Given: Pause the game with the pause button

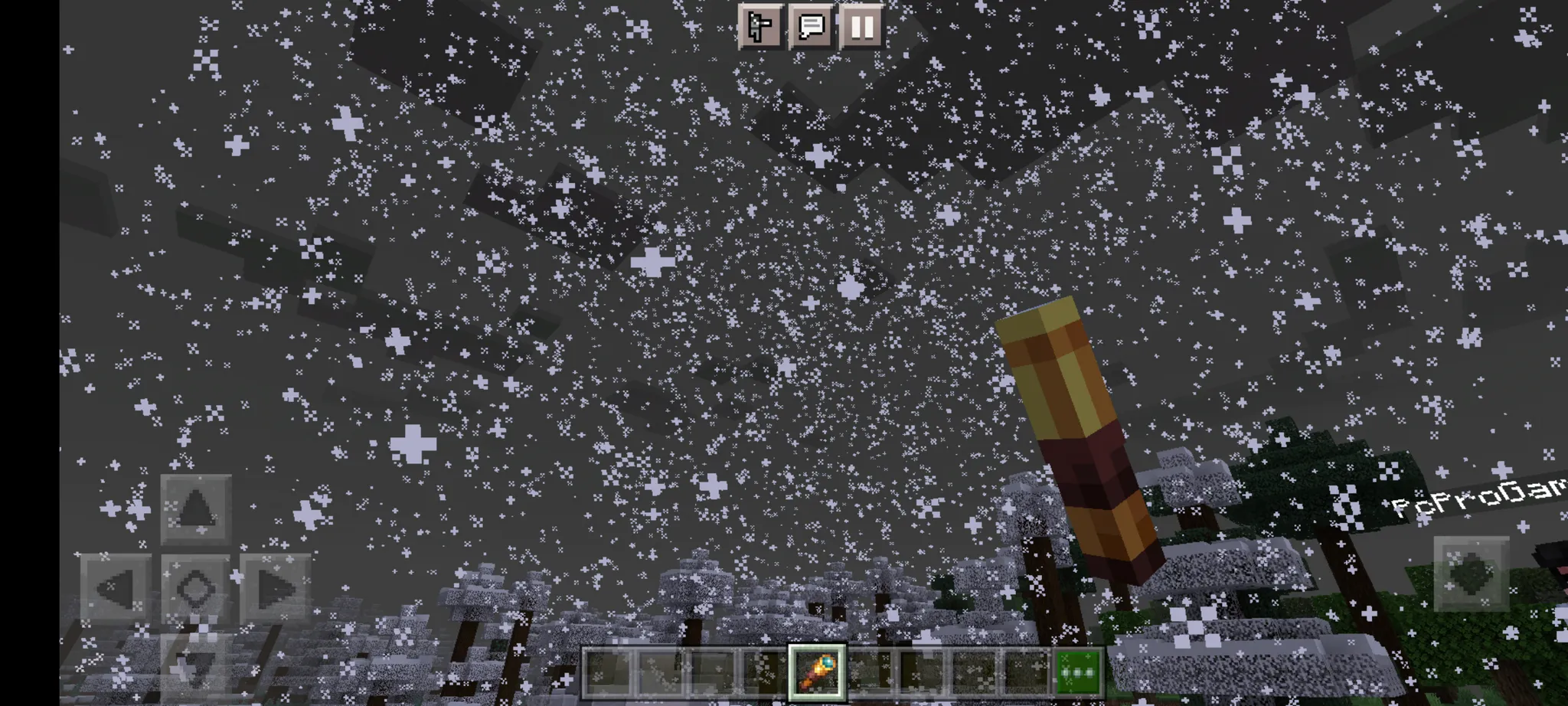Looking at the screenshot, I should click(862, 27).
